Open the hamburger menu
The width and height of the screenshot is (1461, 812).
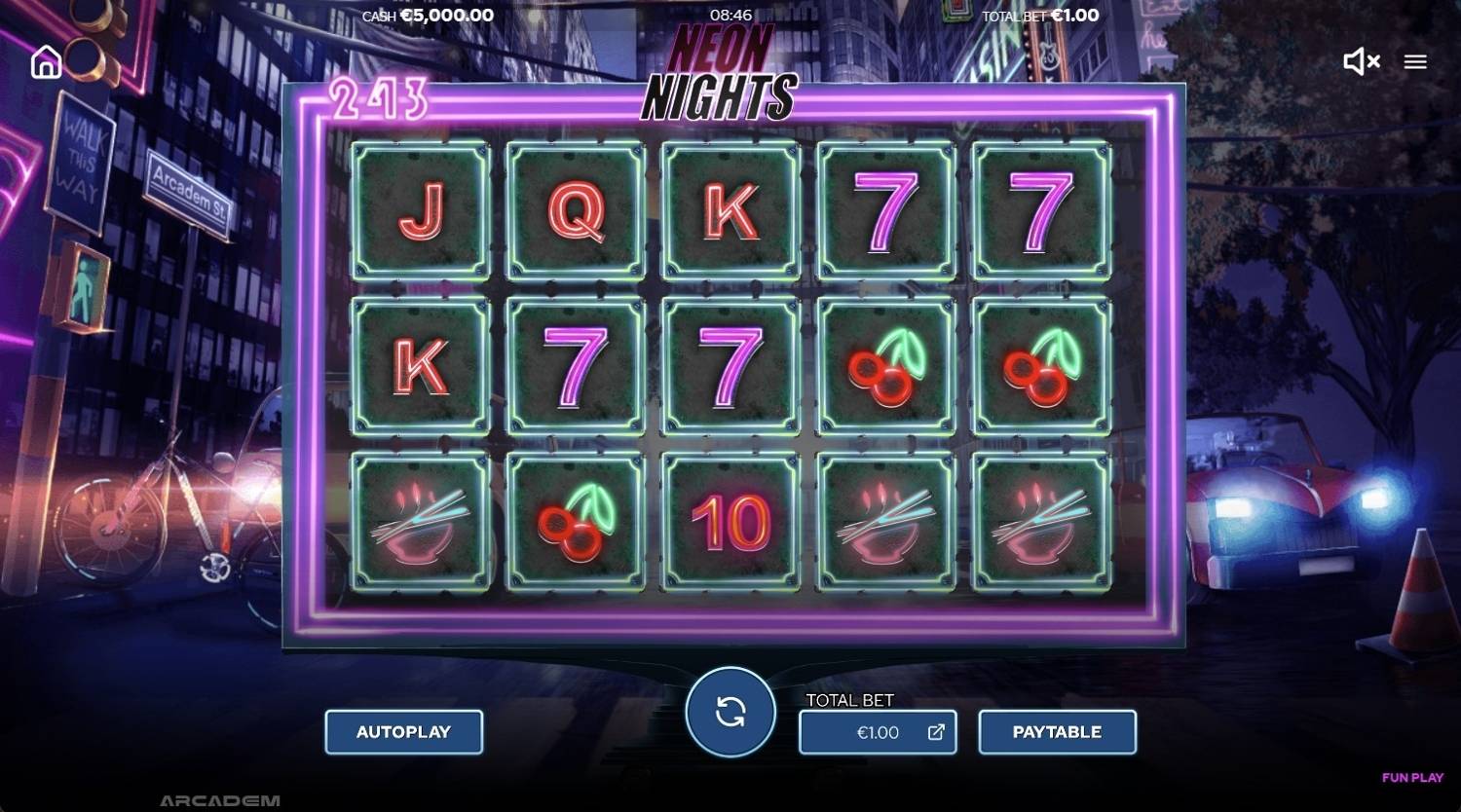(x=1415, y=62)
